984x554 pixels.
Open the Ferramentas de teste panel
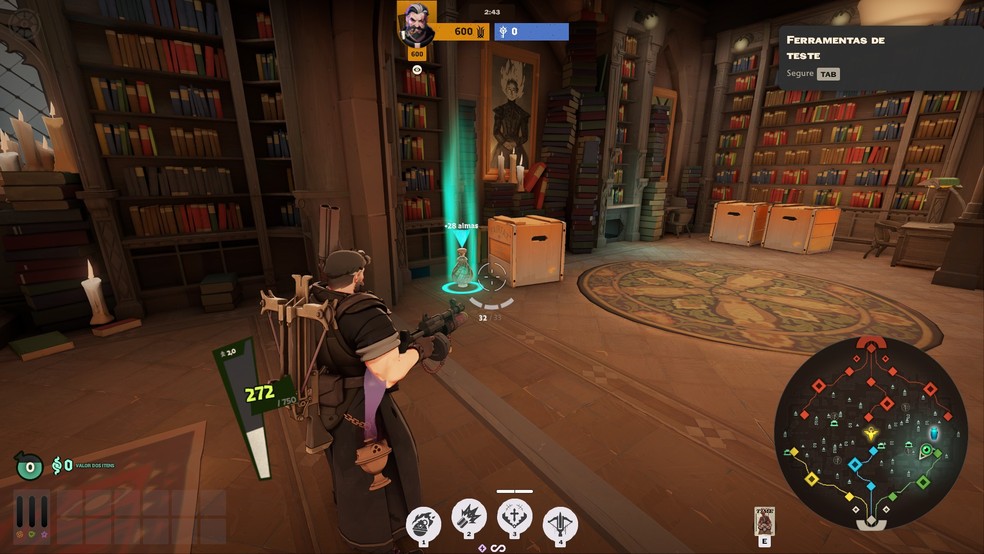(880, 56)
